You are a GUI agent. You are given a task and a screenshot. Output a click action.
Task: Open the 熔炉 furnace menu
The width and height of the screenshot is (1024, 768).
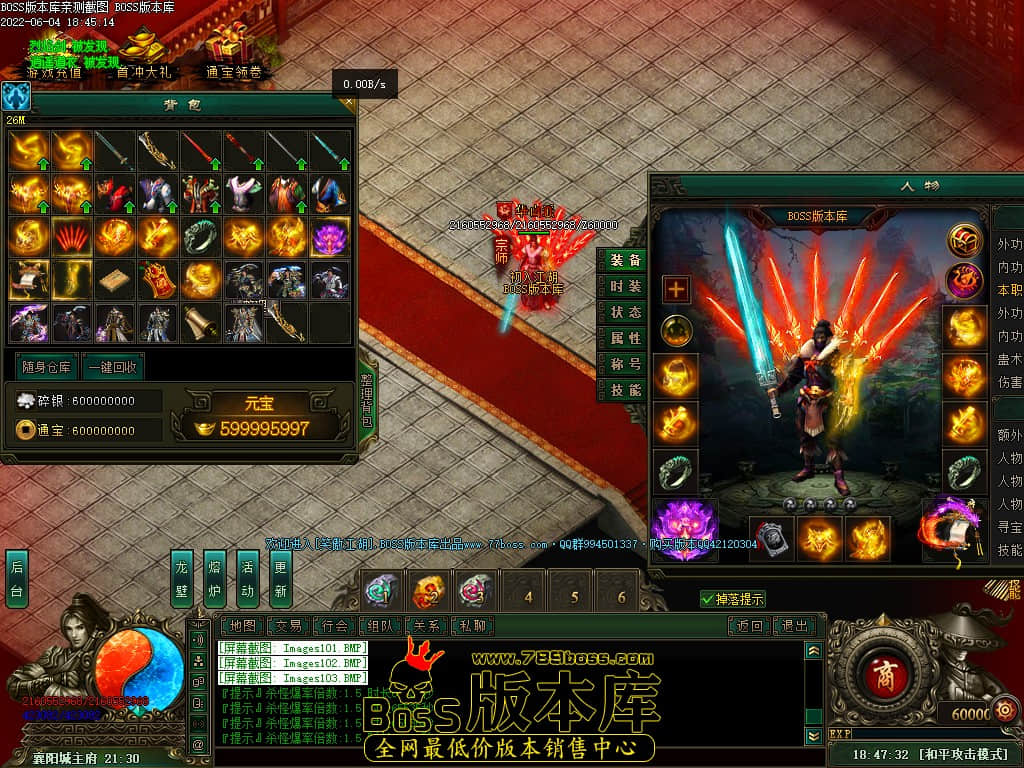click(x=214, y=579)
